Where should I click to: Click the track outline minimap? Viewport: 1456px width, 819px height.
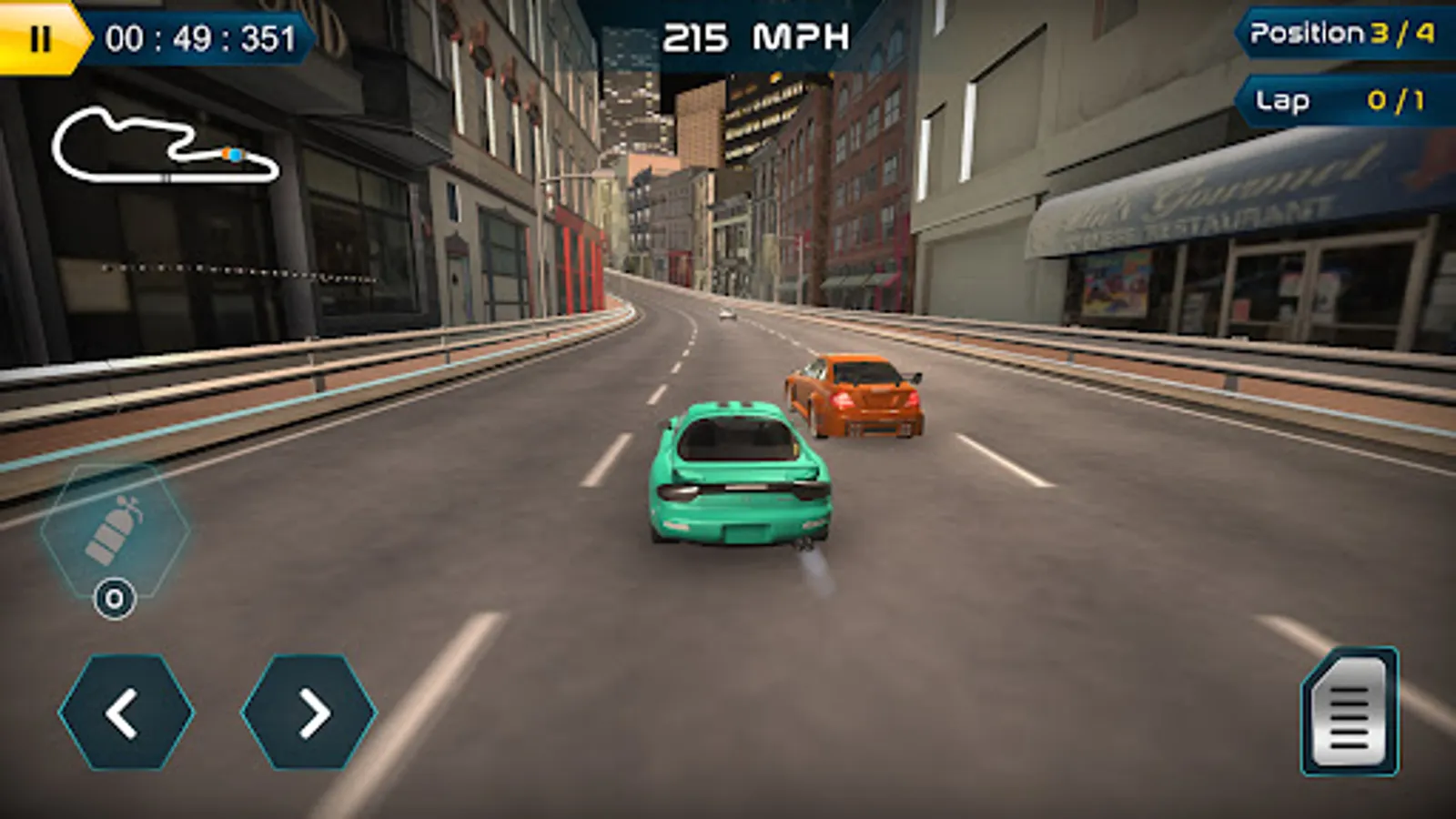click(x=166, y=146)
